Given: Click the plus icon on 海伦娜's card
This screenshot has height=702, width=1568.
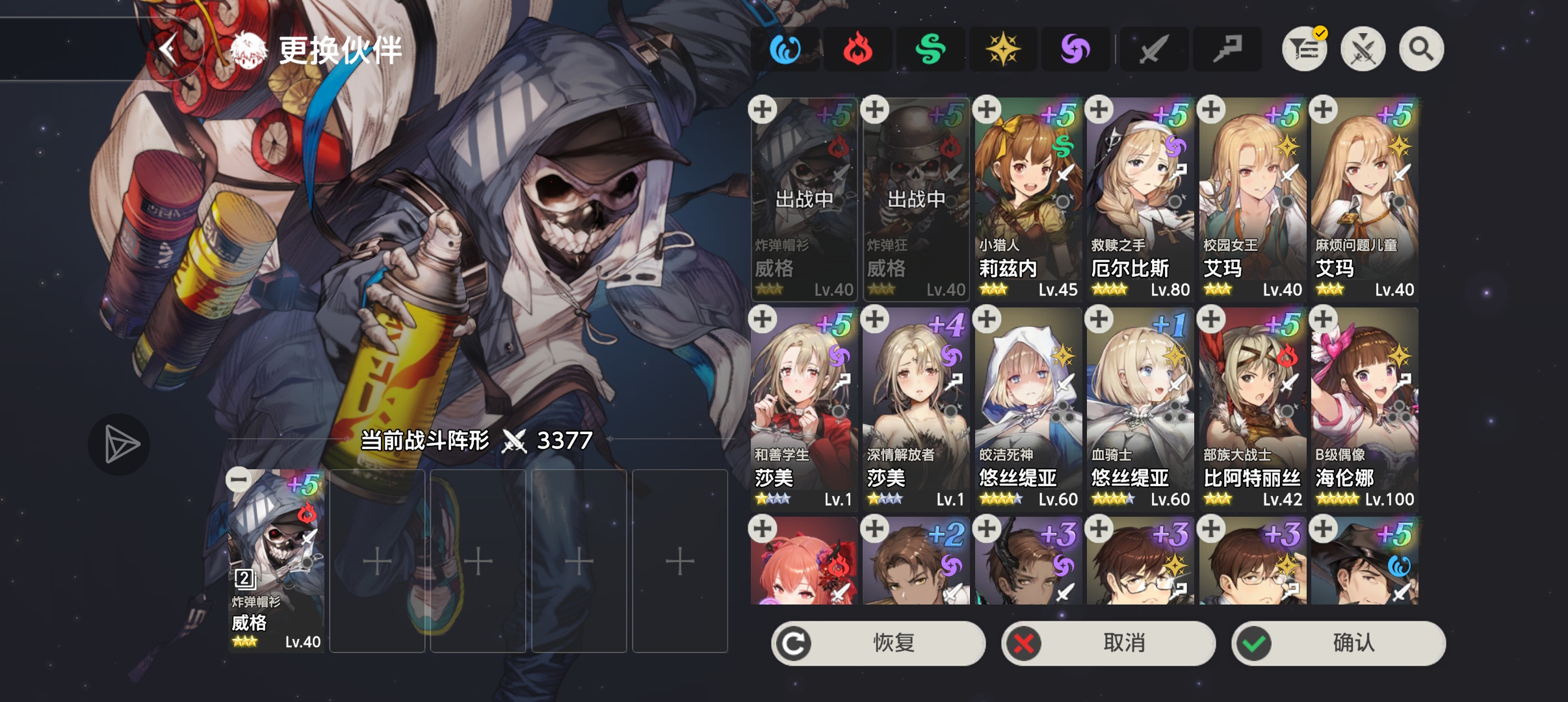Looking at the screenshot, I should [x=1323, y=319].
